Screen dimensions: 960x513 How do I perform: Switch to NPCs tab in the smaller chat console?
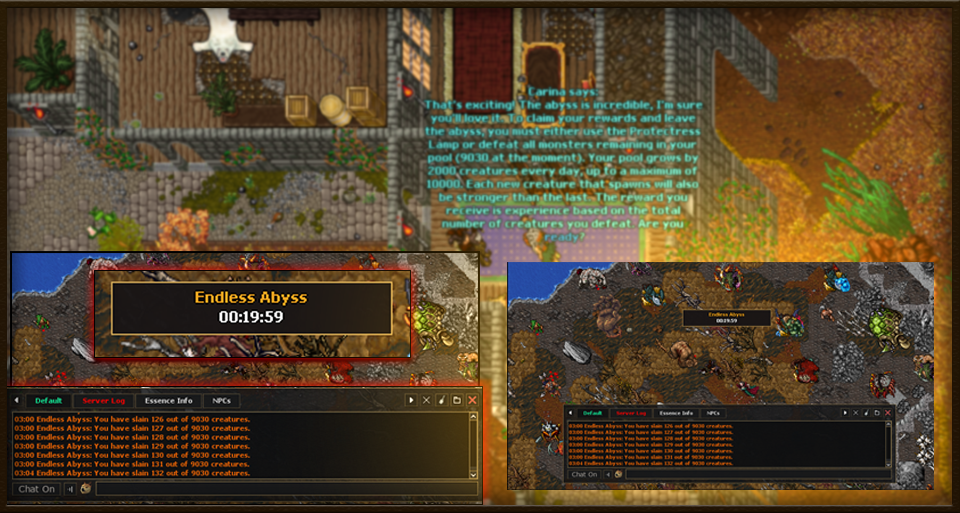(x=713, y=413)
